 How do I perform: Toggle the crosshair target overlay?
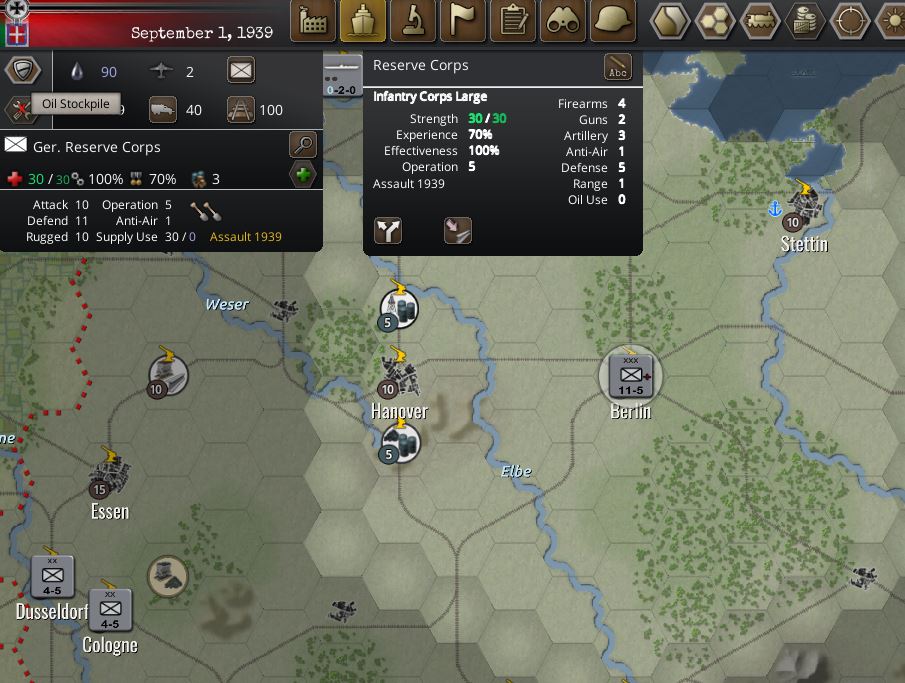[850, 20]
